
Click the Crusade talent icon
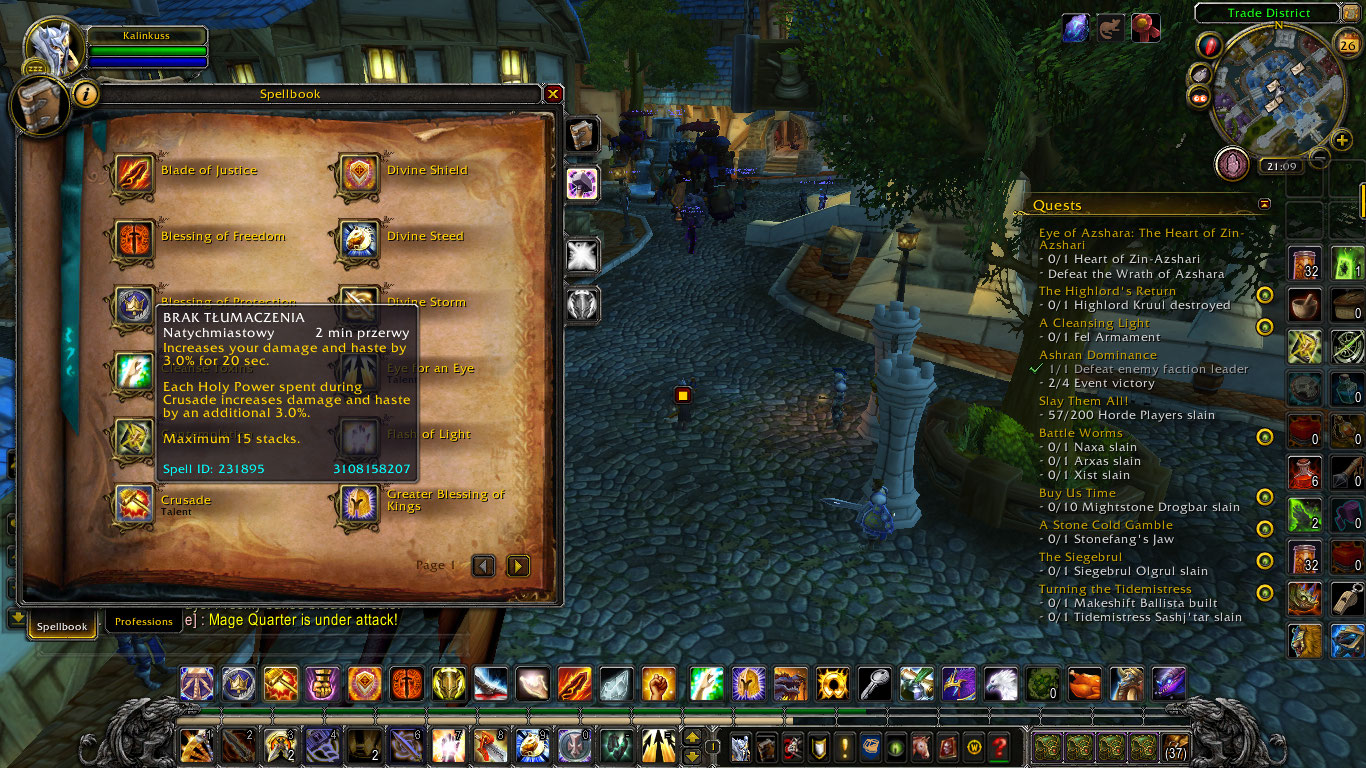pos(134,504)
